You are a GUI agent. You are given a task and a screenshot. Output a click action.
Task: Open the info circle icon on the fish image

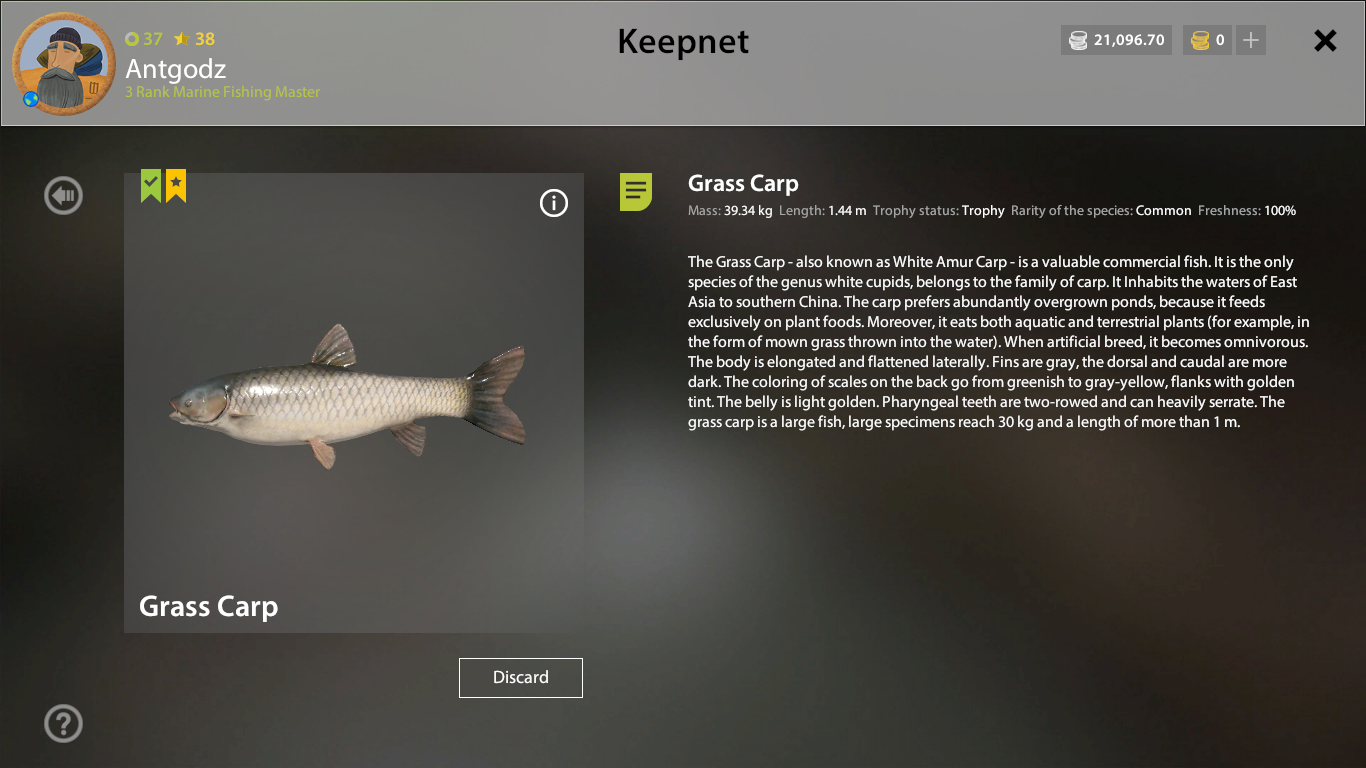click(x=554, y=203)
